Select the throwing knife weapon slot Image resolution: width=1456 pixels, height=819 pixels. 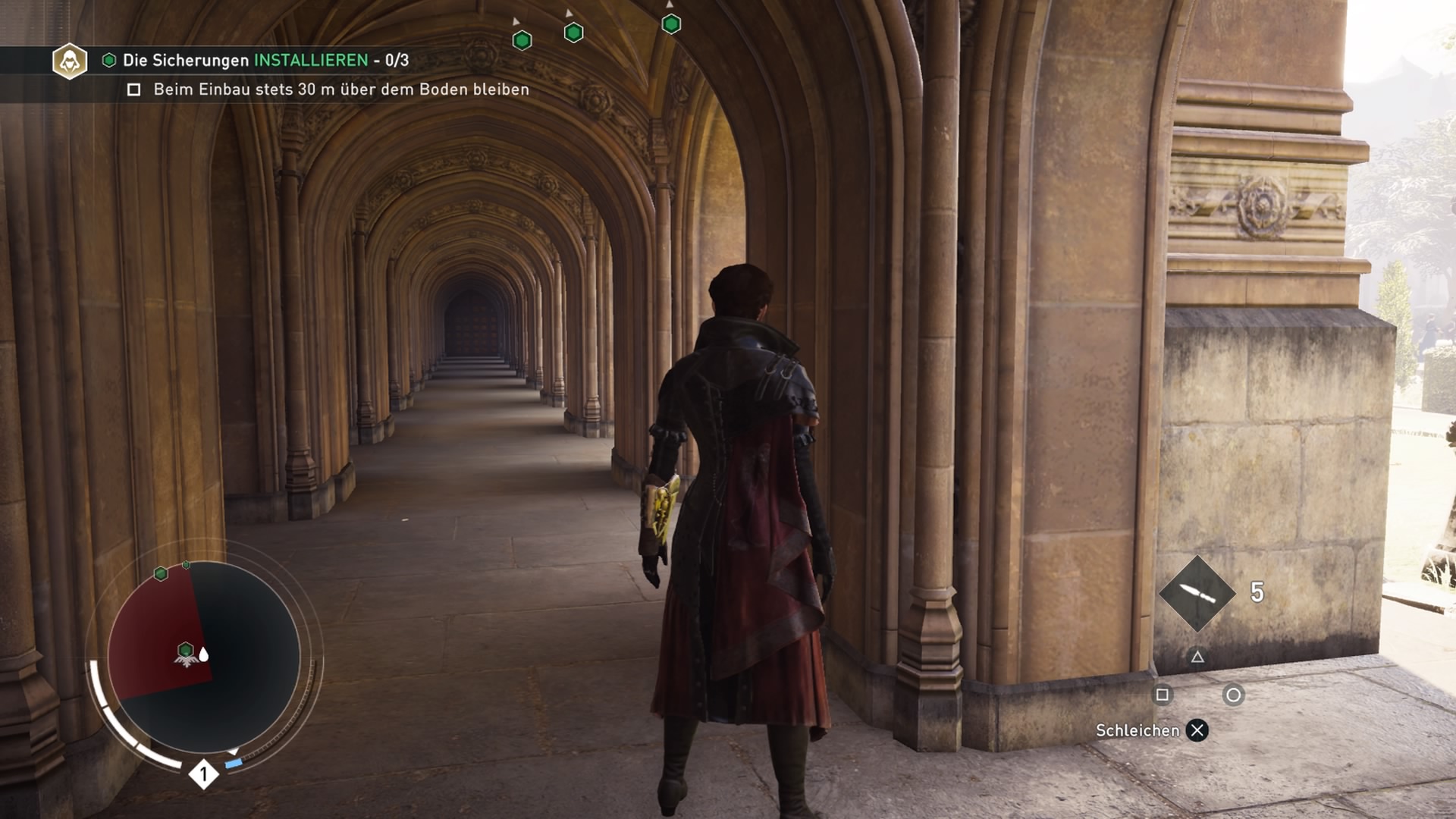1197,594
